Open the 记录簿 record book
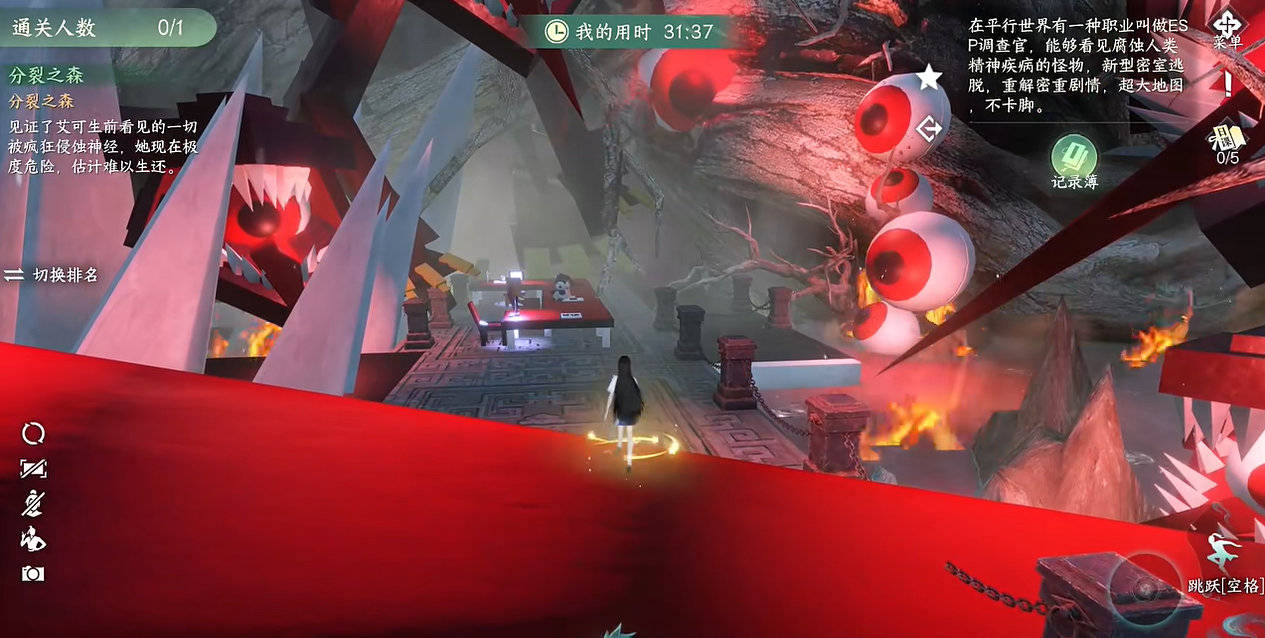1265x638 pixels. (x=1074, y=158)
